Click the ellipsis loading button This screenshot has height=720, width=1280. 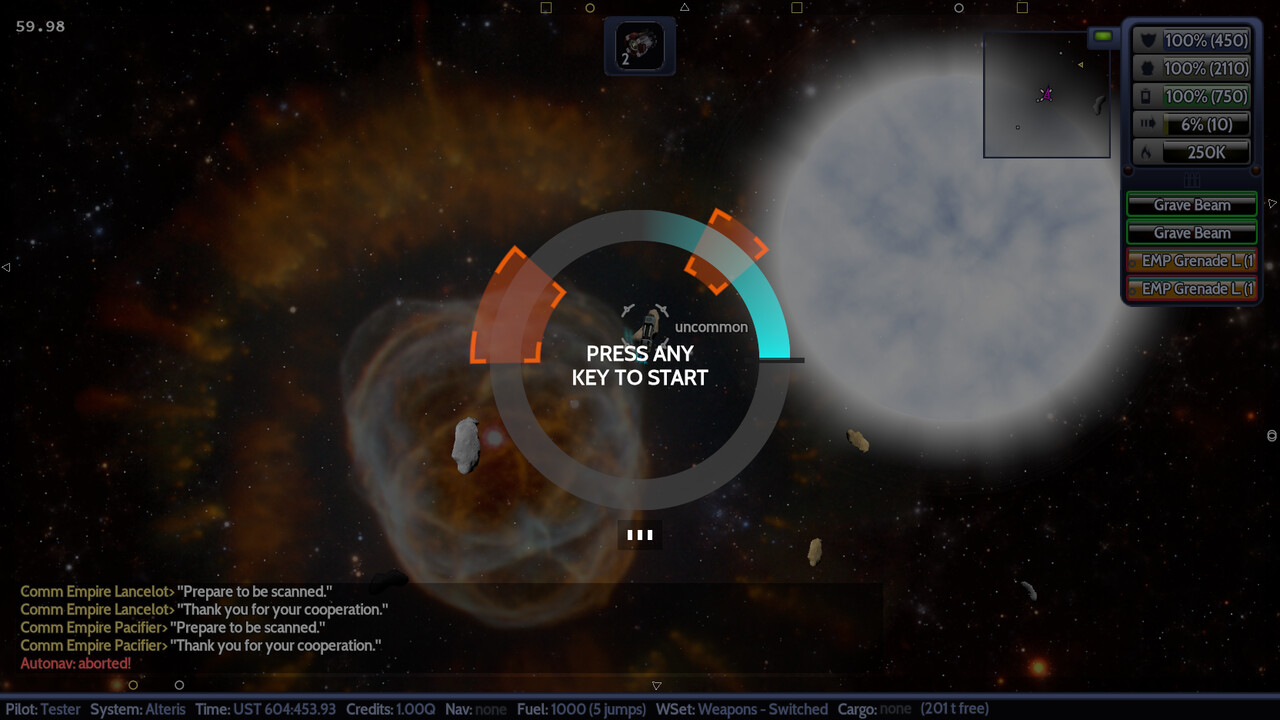pos(640,534)
